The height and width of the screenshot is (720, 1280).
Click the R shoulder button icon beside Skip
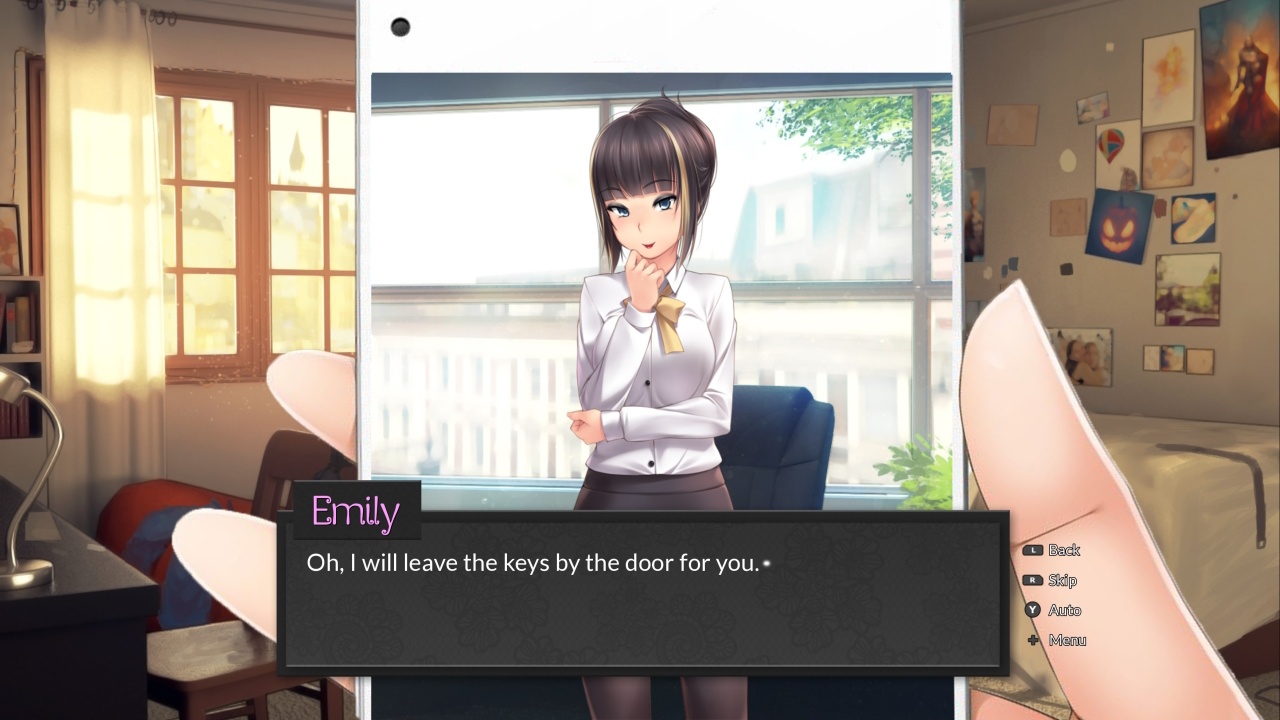[x=1035, y=580]
